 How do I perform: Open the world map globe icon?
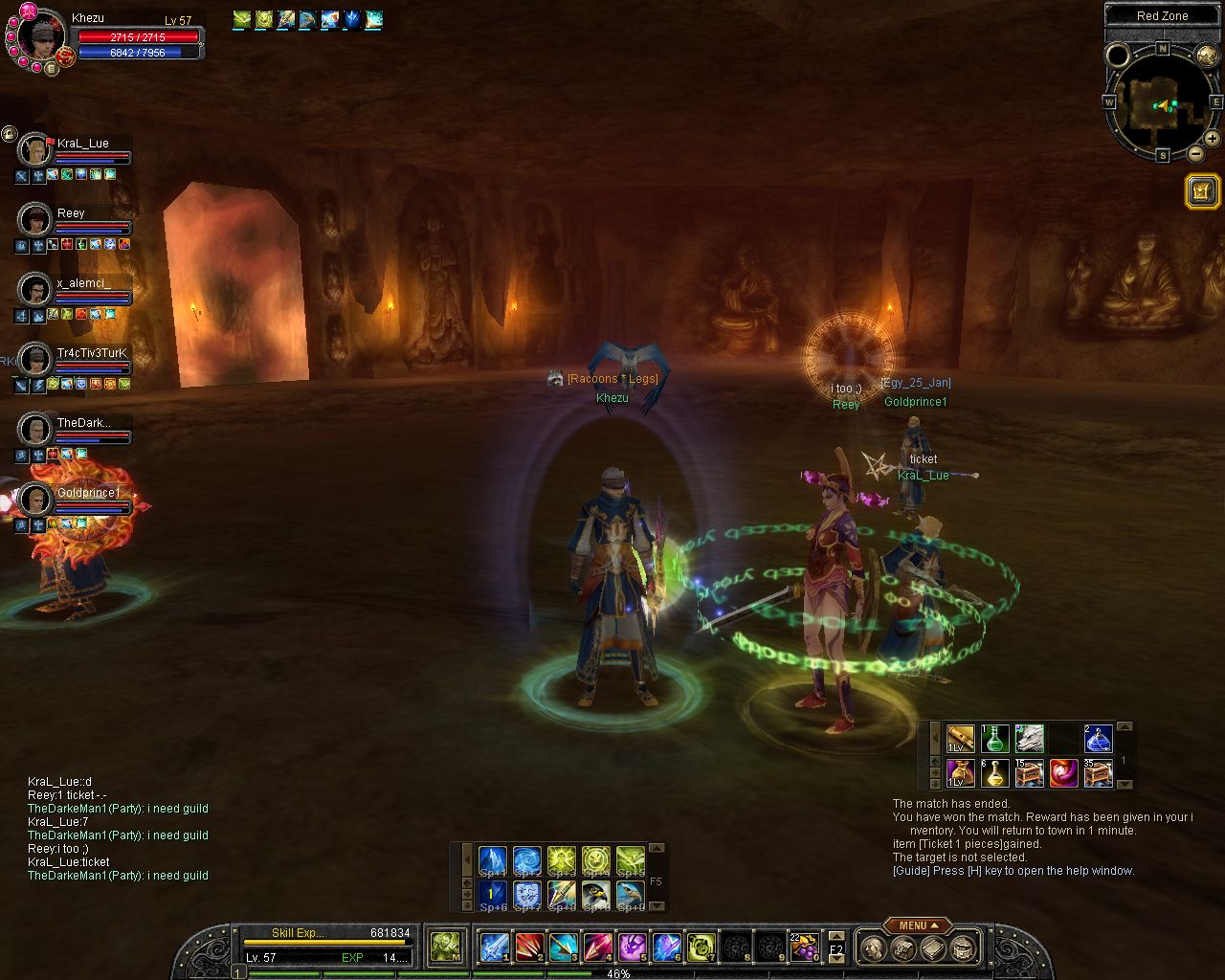tap(1207, 56)
